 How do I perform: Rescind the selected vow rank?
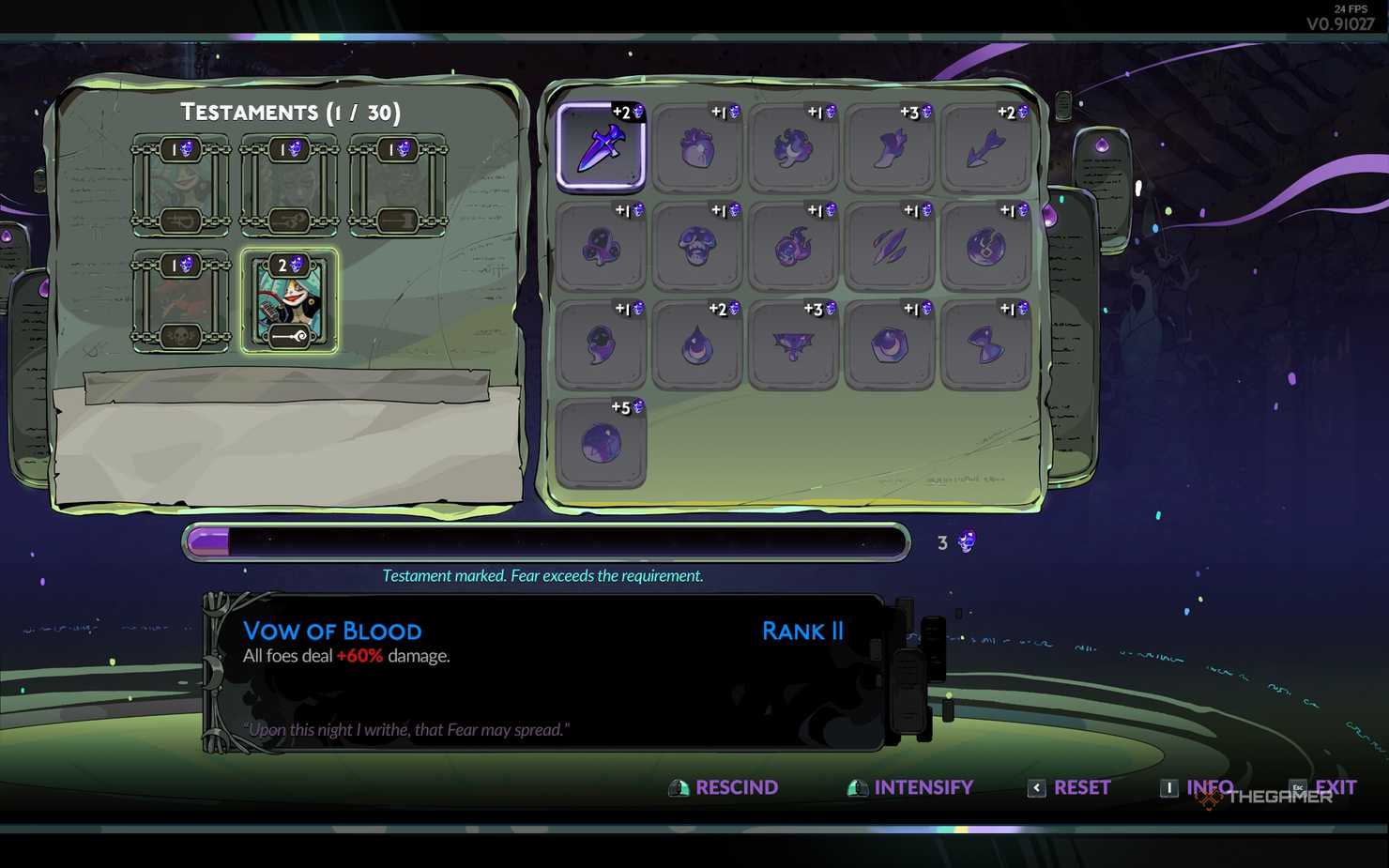736,787
